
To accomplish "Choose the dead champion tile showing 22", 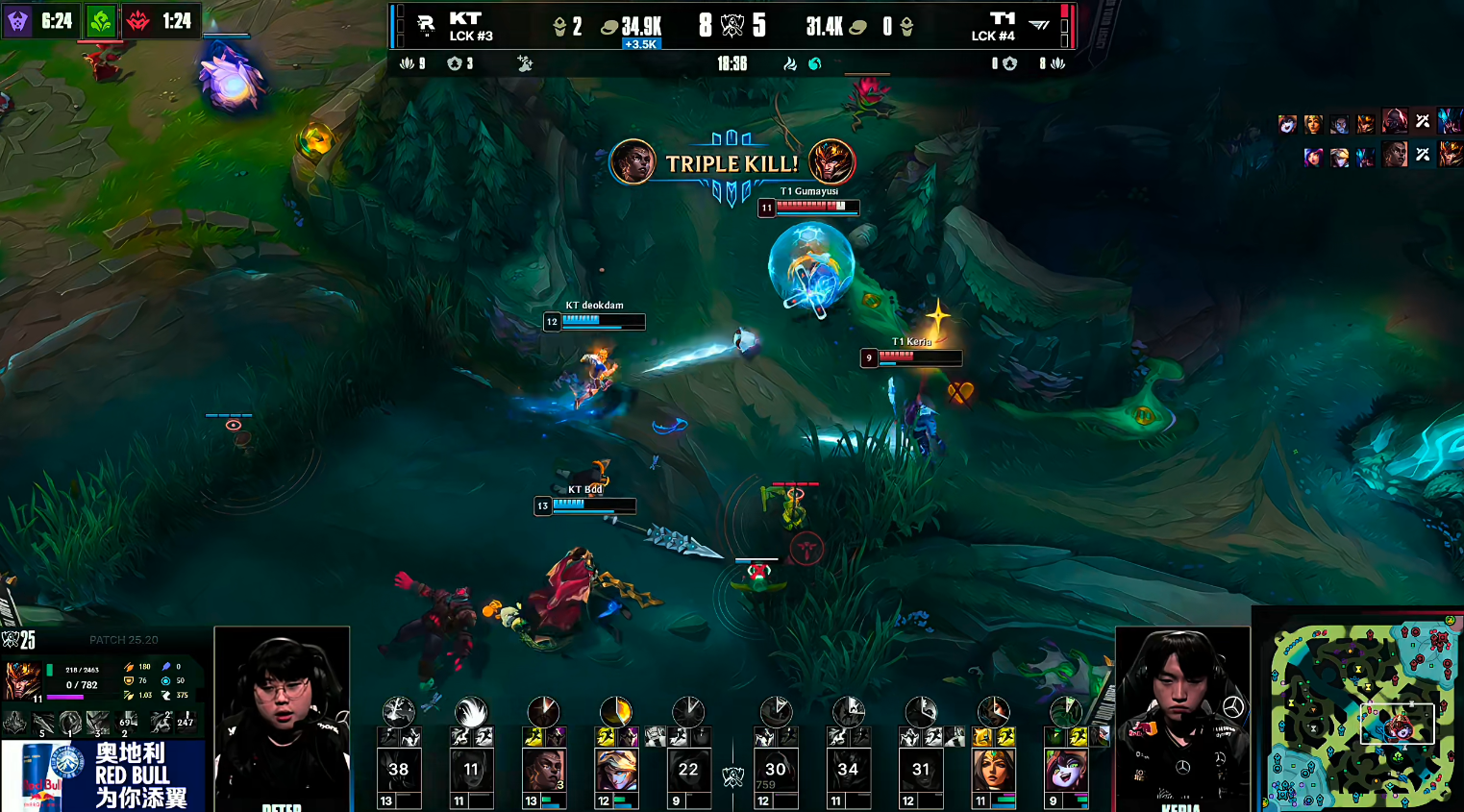I will click(x=688, y=770).
